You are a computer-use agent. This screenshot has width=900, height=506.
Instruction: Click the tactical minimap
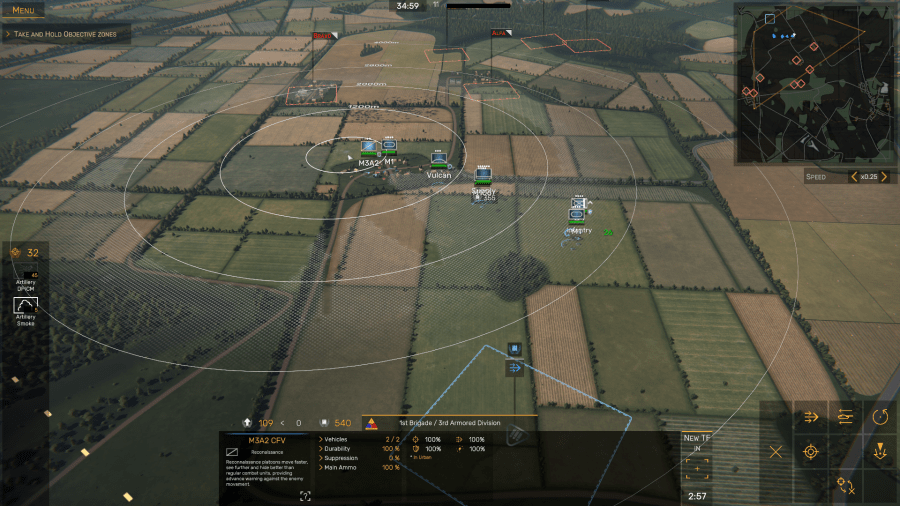(815, 83)
